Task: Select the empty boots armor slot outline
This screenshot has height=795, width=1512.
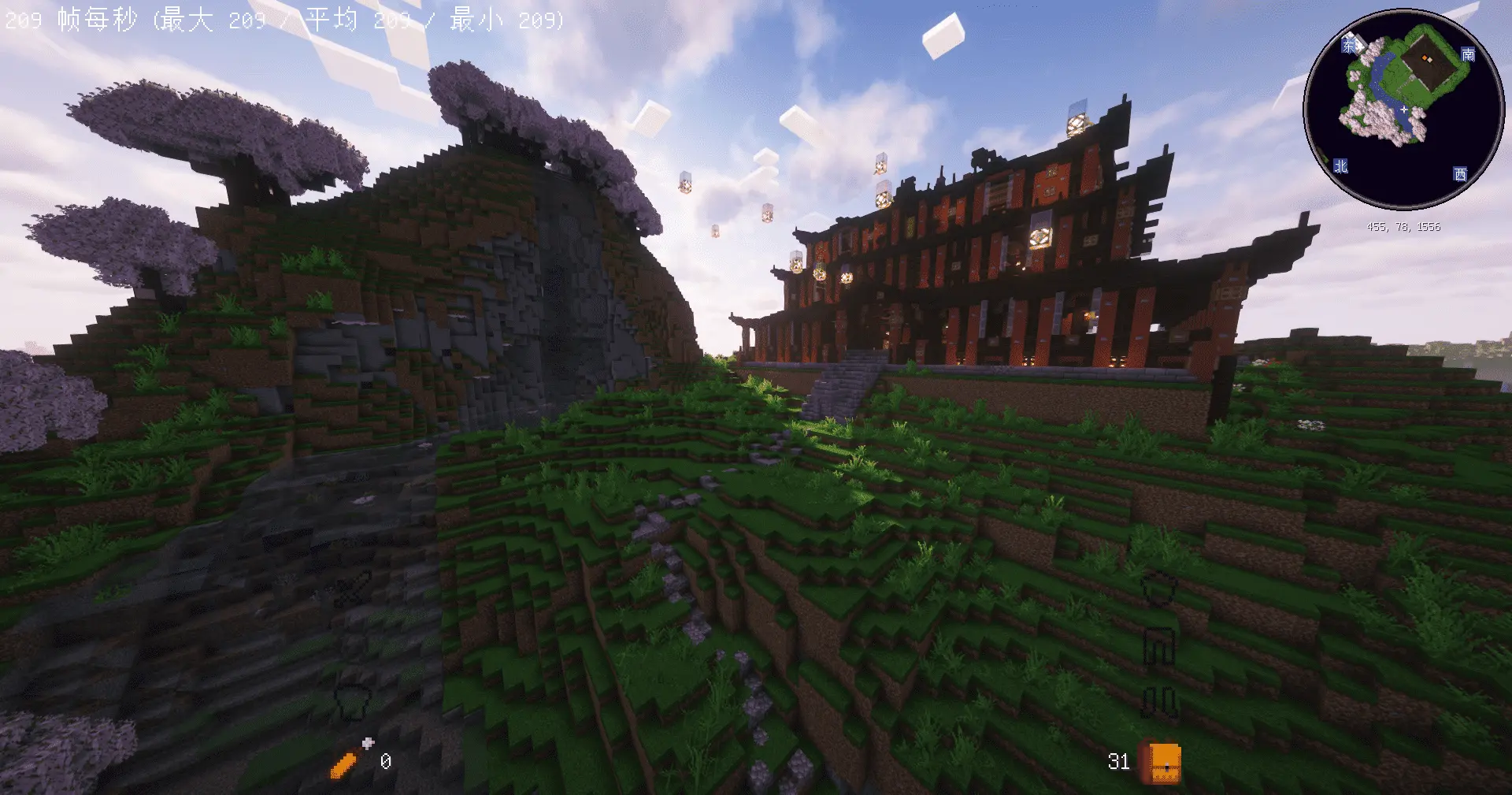Action: tap(1159, 701)
